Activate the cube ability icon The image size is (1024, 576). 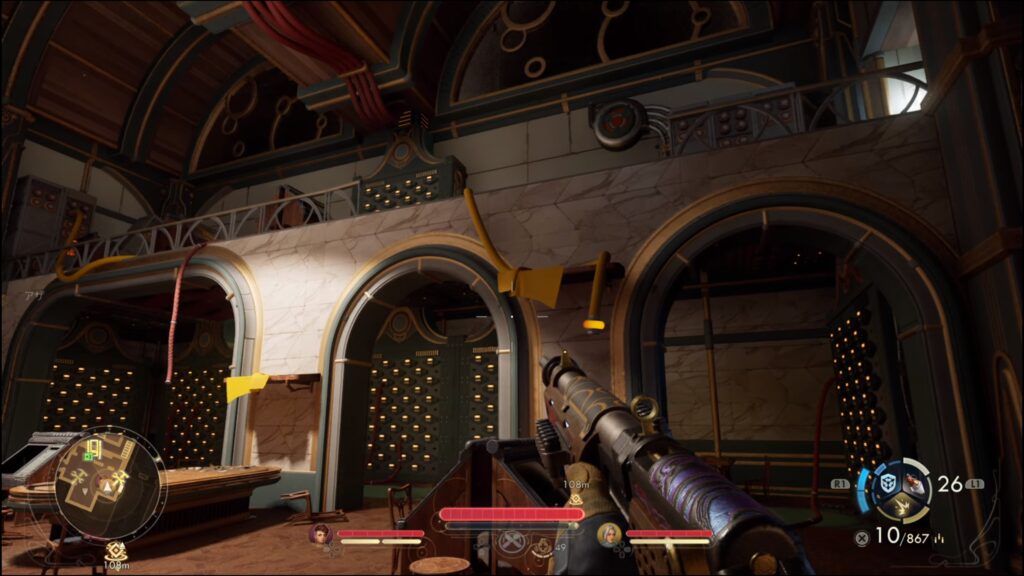886,483
